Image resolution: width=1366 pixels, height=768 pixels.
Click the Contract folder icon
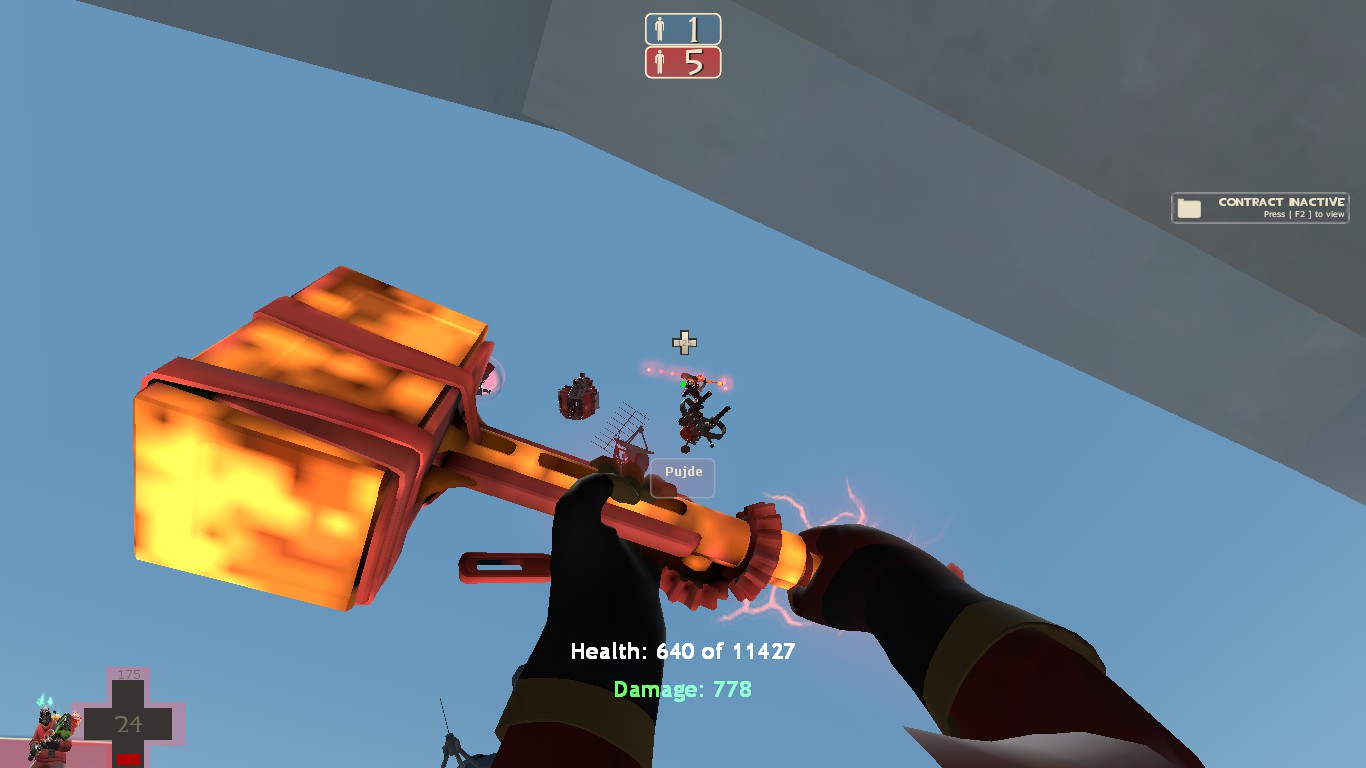(1189, 206)
